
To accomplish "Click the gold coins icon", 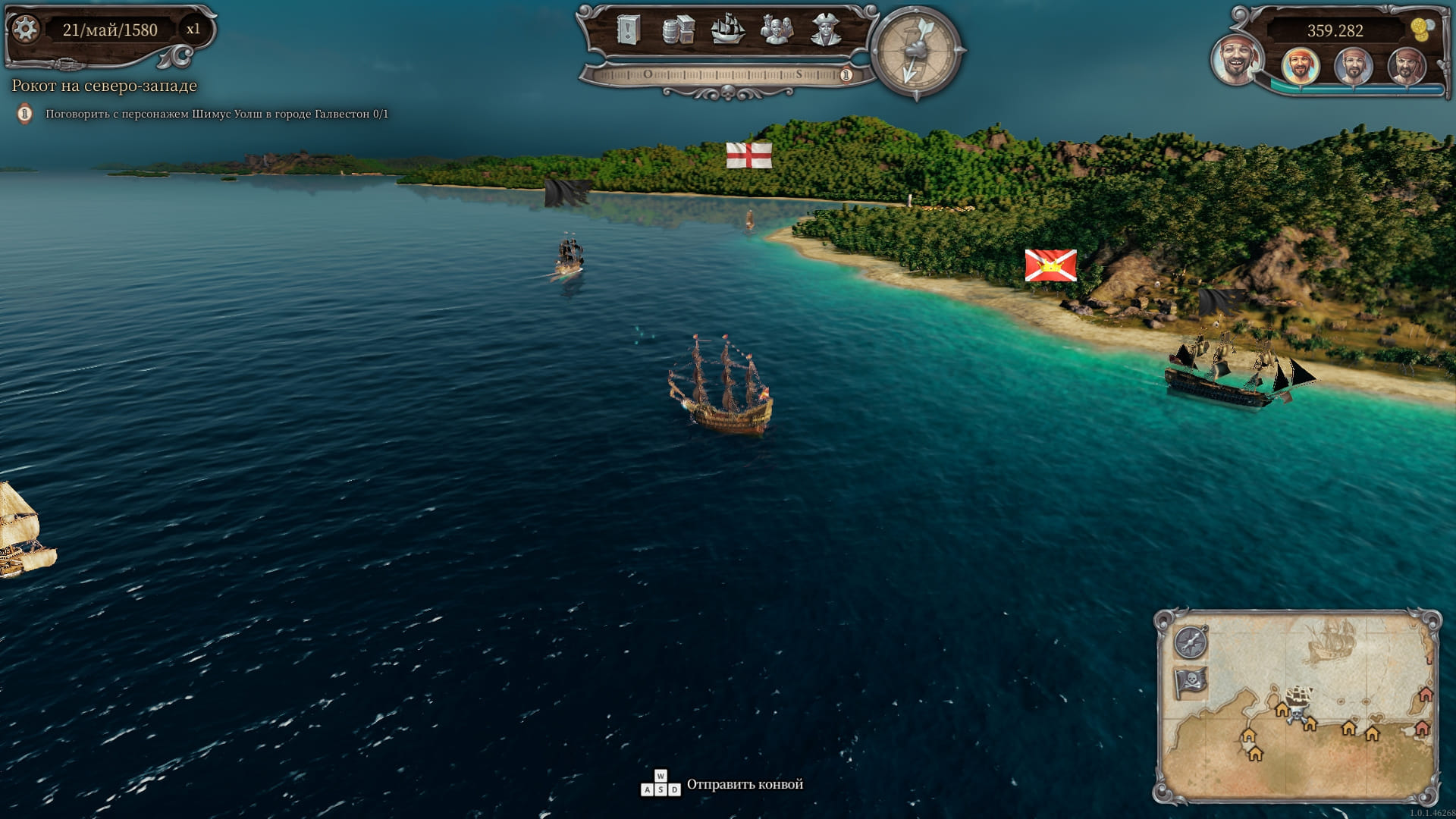I will [1423, 29].
